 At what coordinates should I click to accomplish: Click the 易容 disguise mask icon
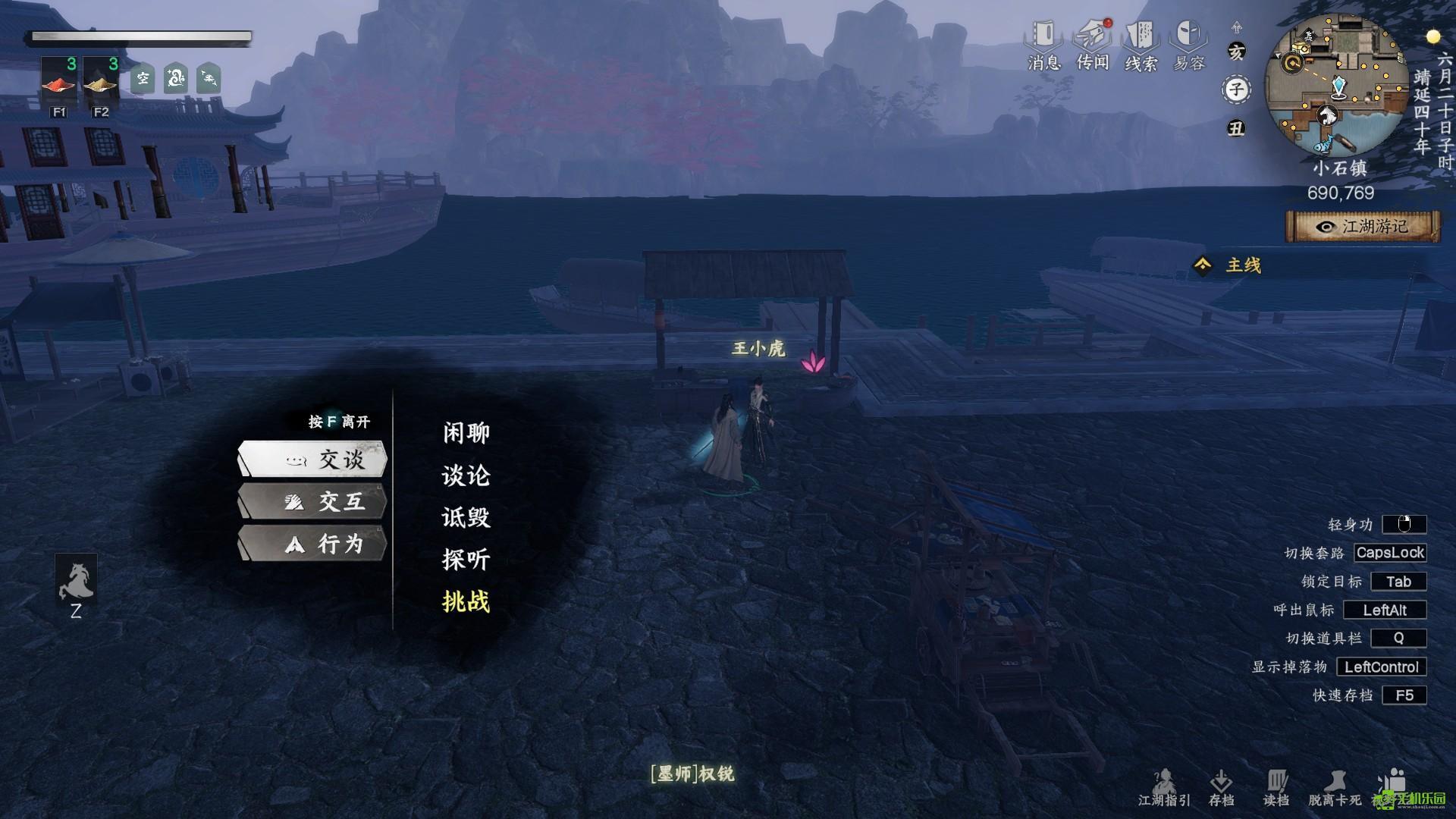click(1188, 44)
